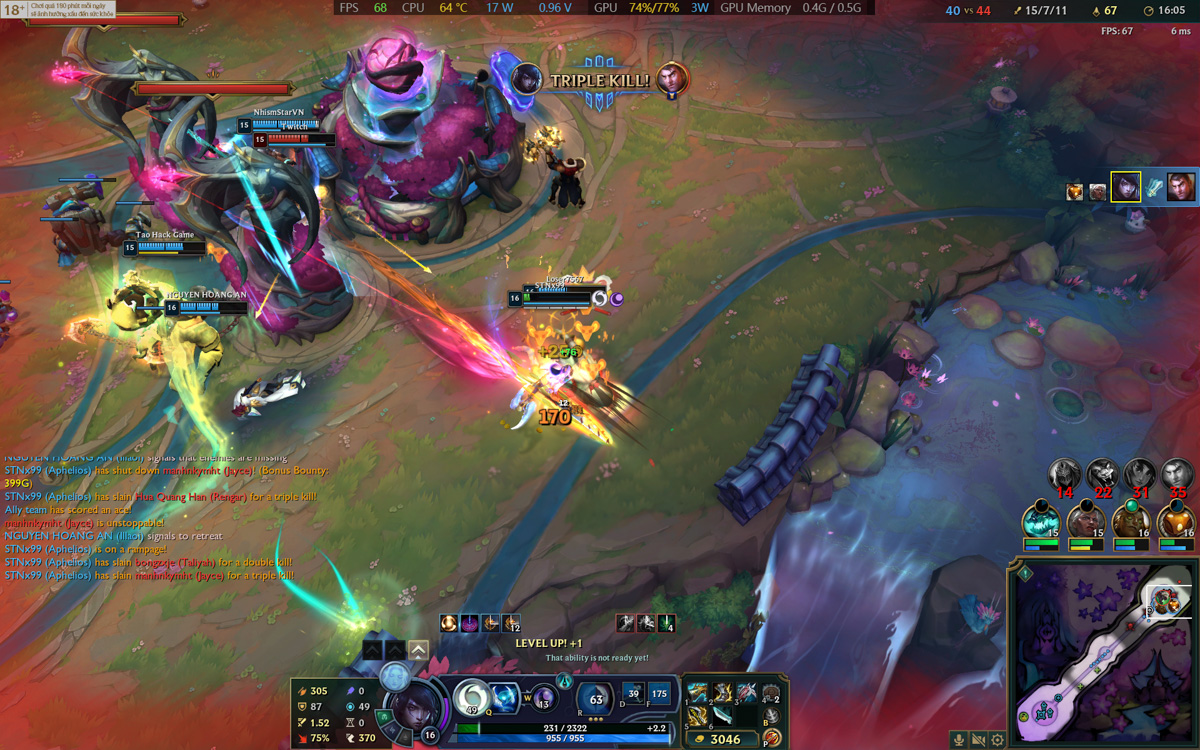Open the shop via the 3046 gold button

click(718, 739)
